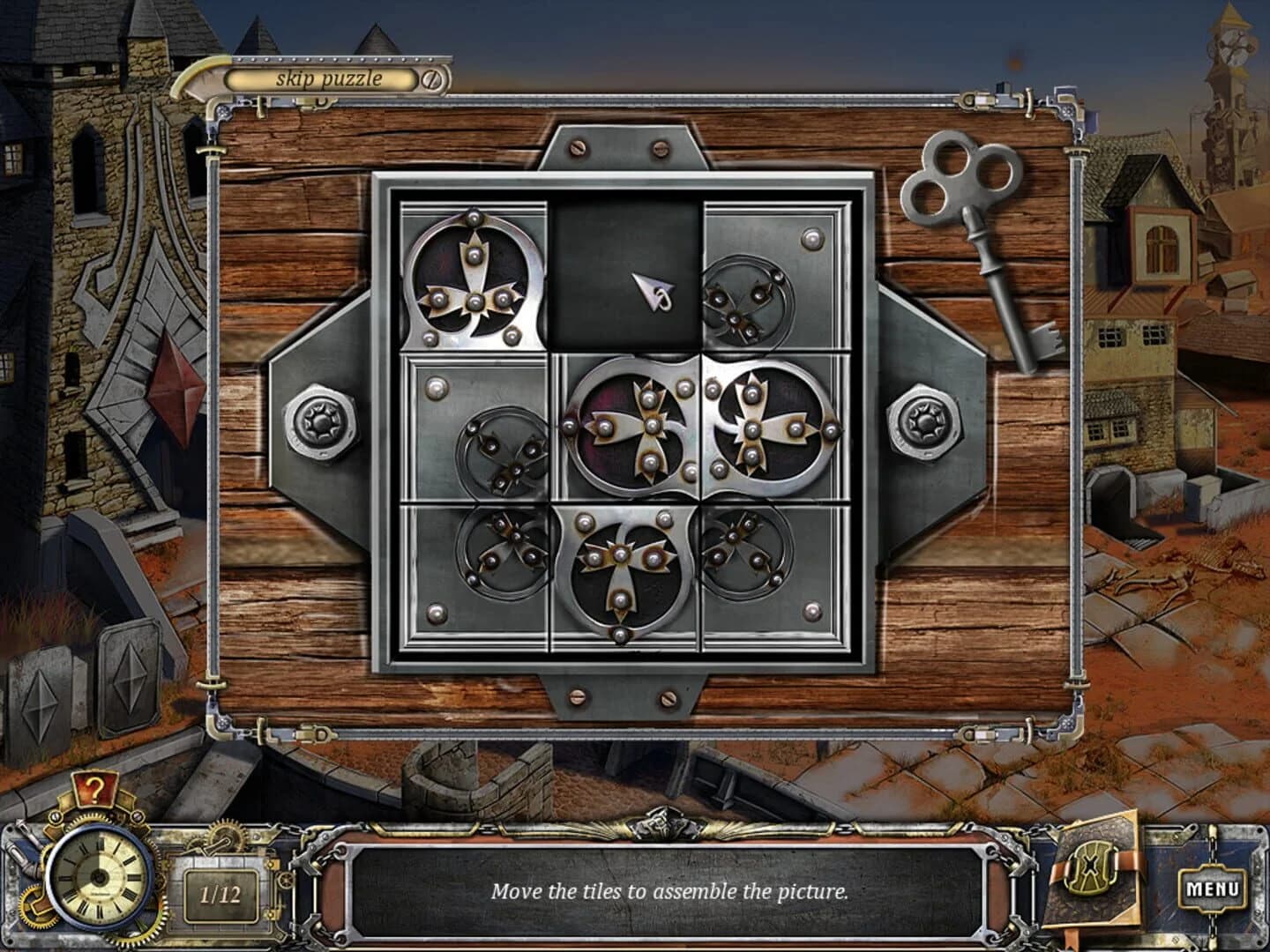
Task: Click the screw at the top of the plaque
Action: point(578,147)
